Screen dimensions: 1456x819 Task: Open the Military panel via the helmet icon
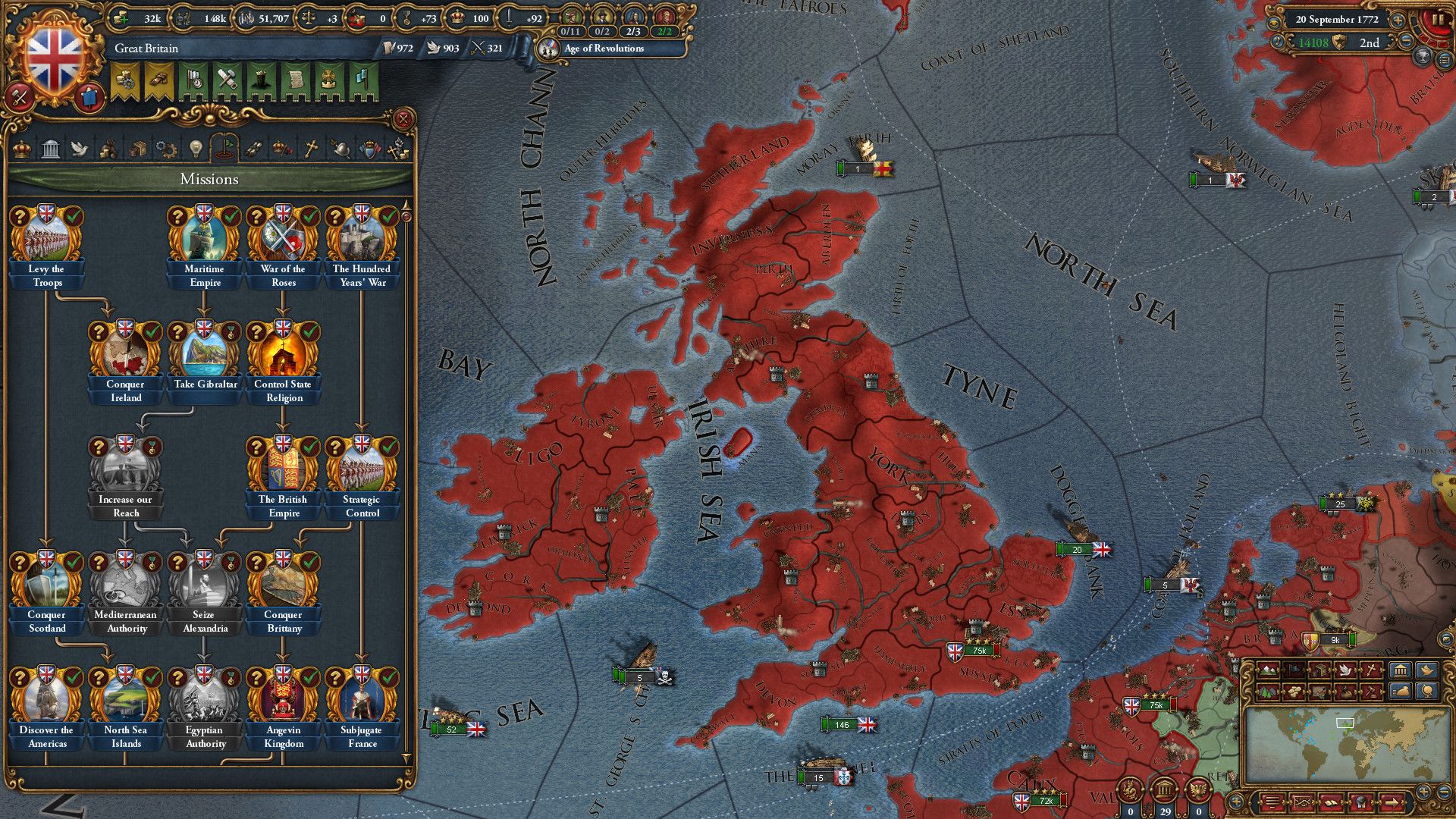[x=340, y=149]
